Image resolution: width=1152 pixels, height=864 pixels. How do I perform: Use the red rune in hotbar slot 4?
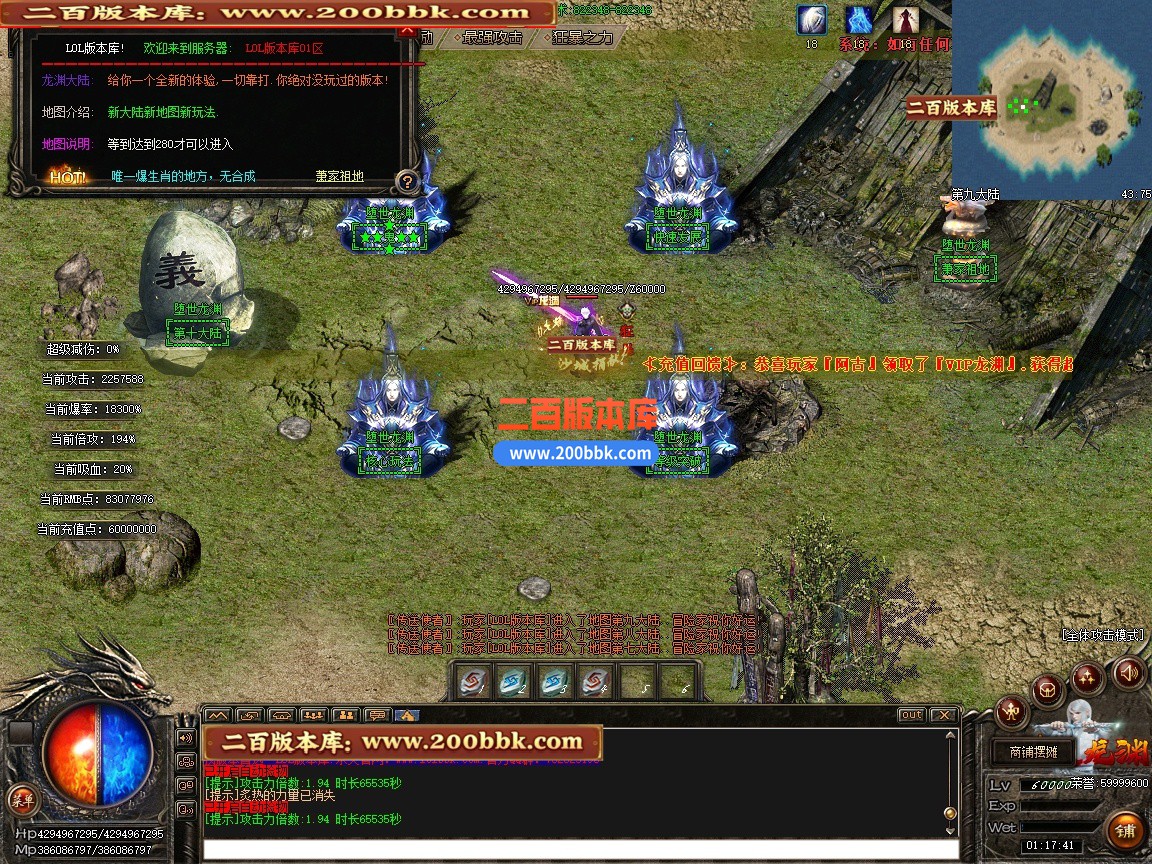[x=596, y=682]
